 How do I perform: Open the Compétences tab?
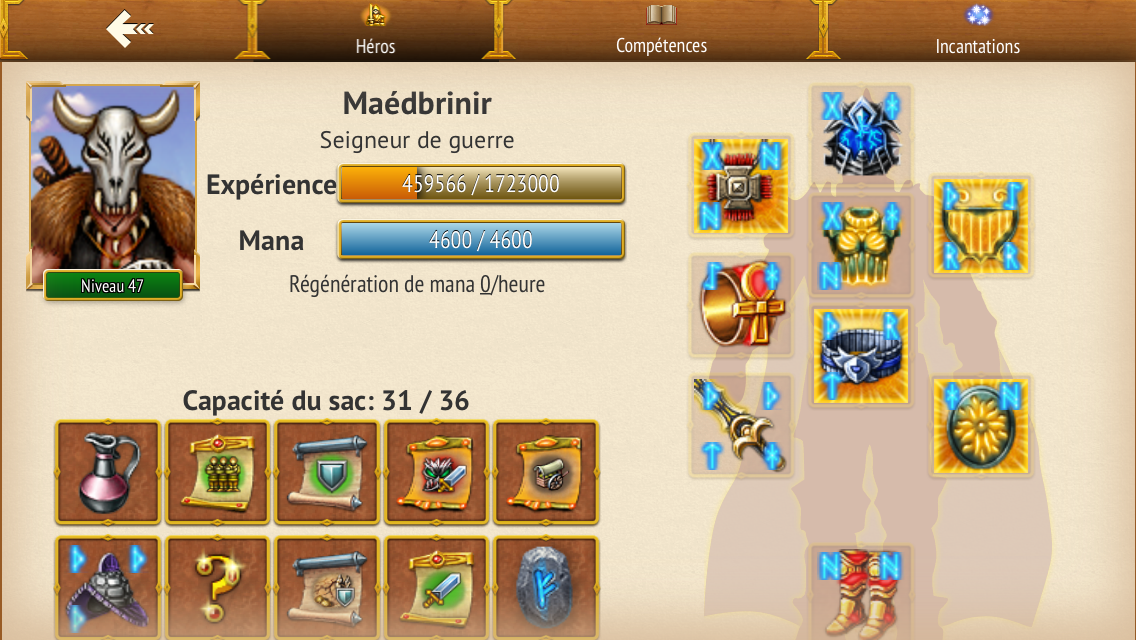click(x=661, y=30)
